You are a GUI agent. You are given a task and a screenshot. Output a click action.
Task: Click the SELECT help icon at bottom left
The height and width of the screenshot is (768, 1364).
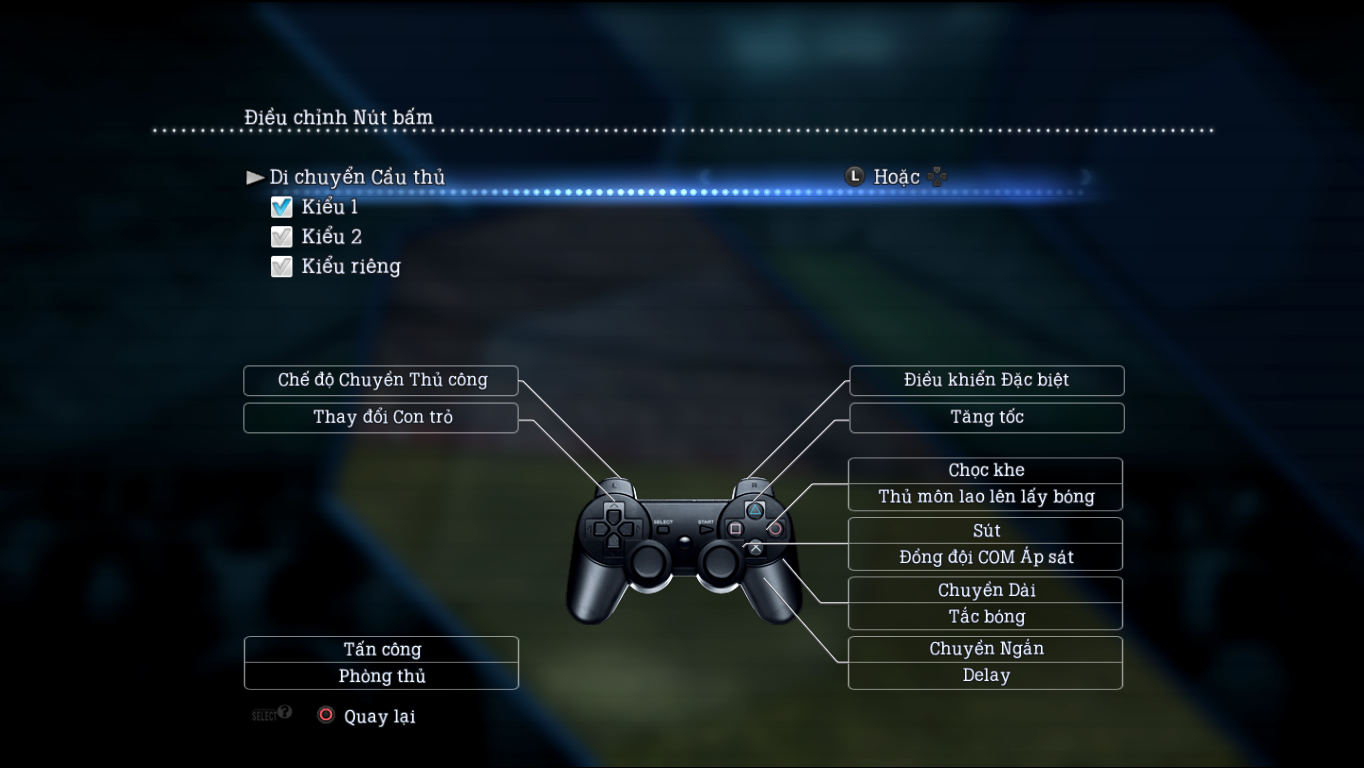click(270, 714)
